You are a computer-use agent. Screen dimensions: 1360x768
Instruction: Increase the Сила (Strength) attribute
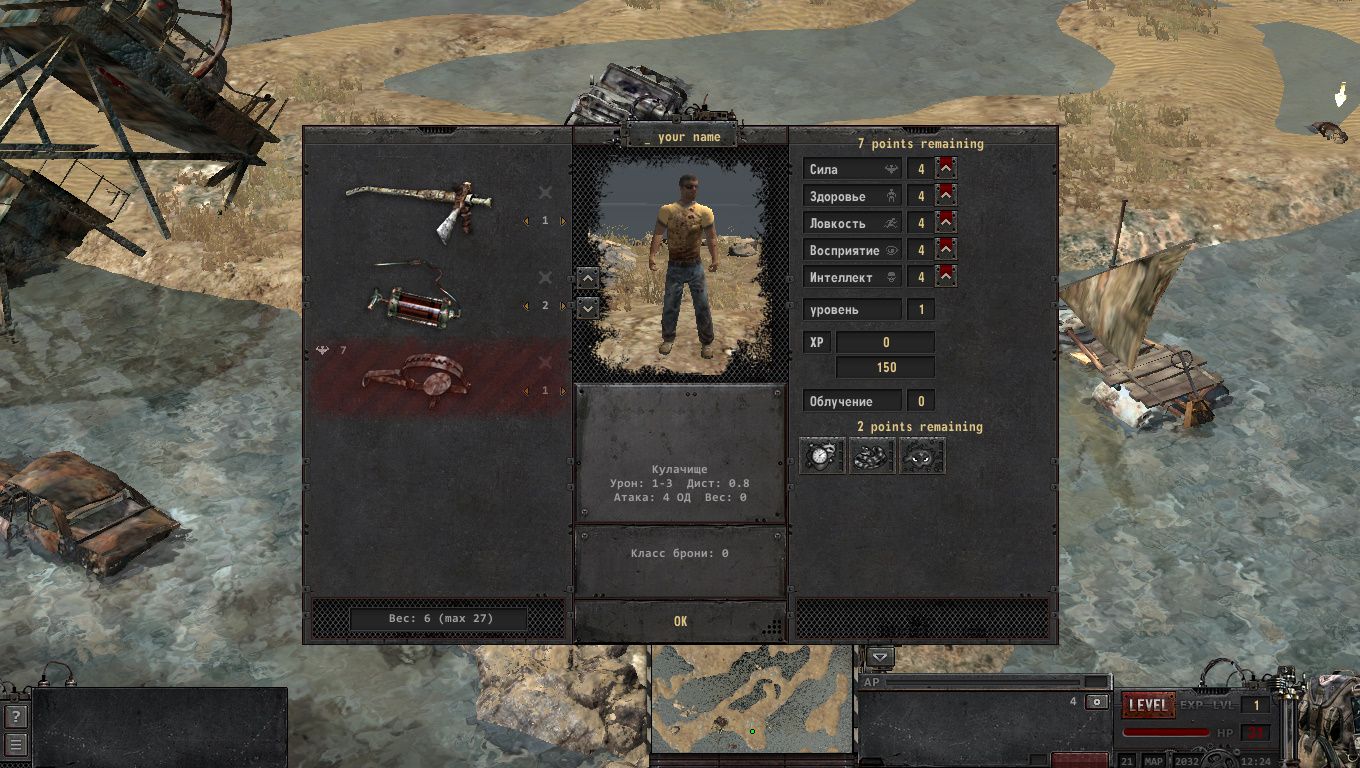[946, 169]
